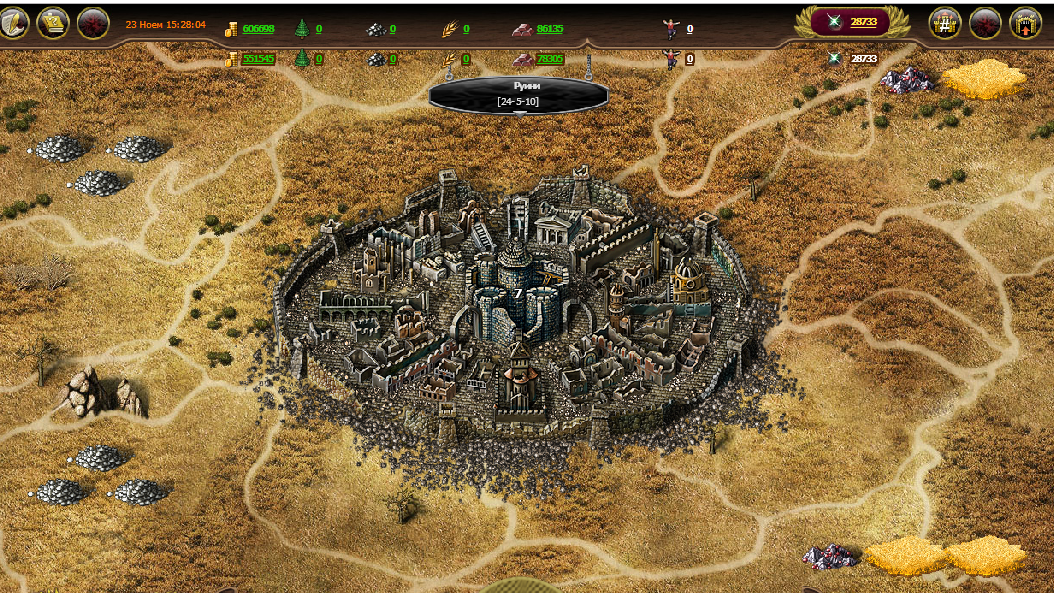The height and width of the screenshot is (593, 1054).
Task: Click the castle icon with the red up arrow
Action: [x=1026, y=22]
